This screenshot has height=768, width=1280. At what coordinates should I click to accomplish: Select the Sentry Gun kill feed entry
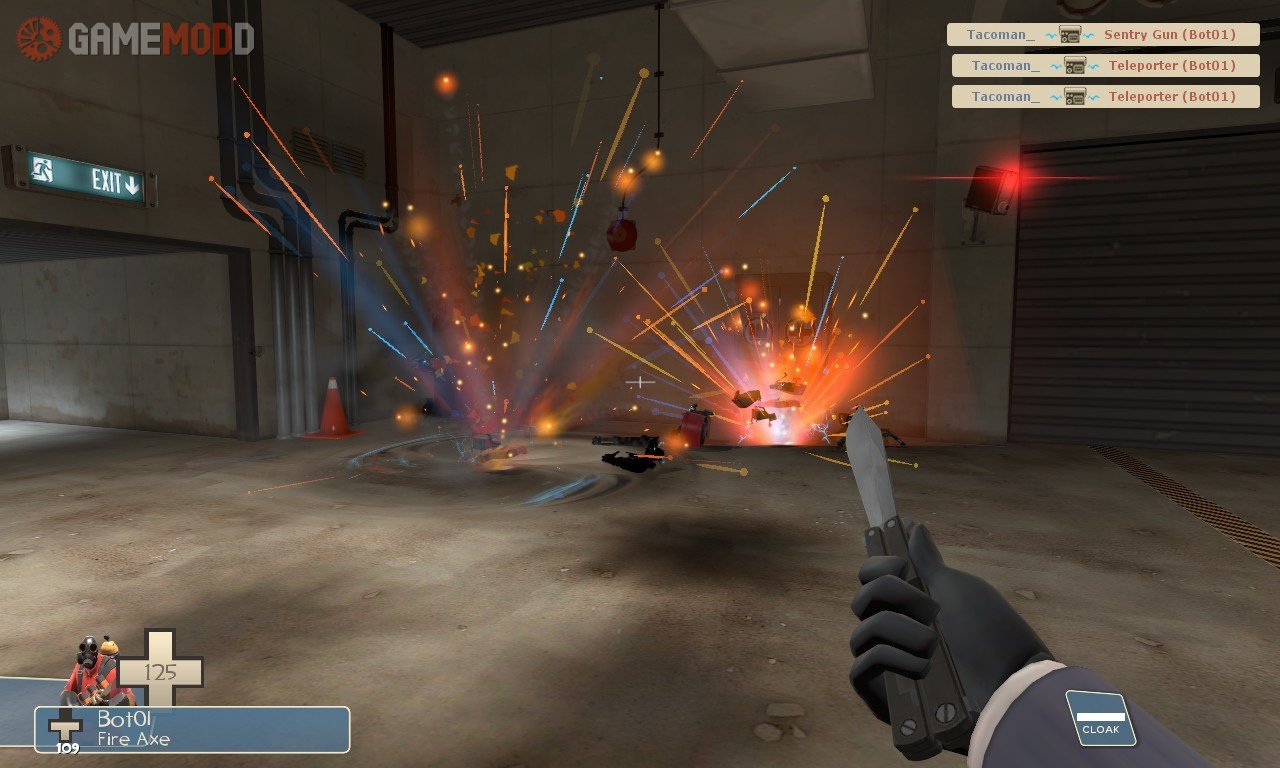pyautogui.click(x=1103, y=35)
